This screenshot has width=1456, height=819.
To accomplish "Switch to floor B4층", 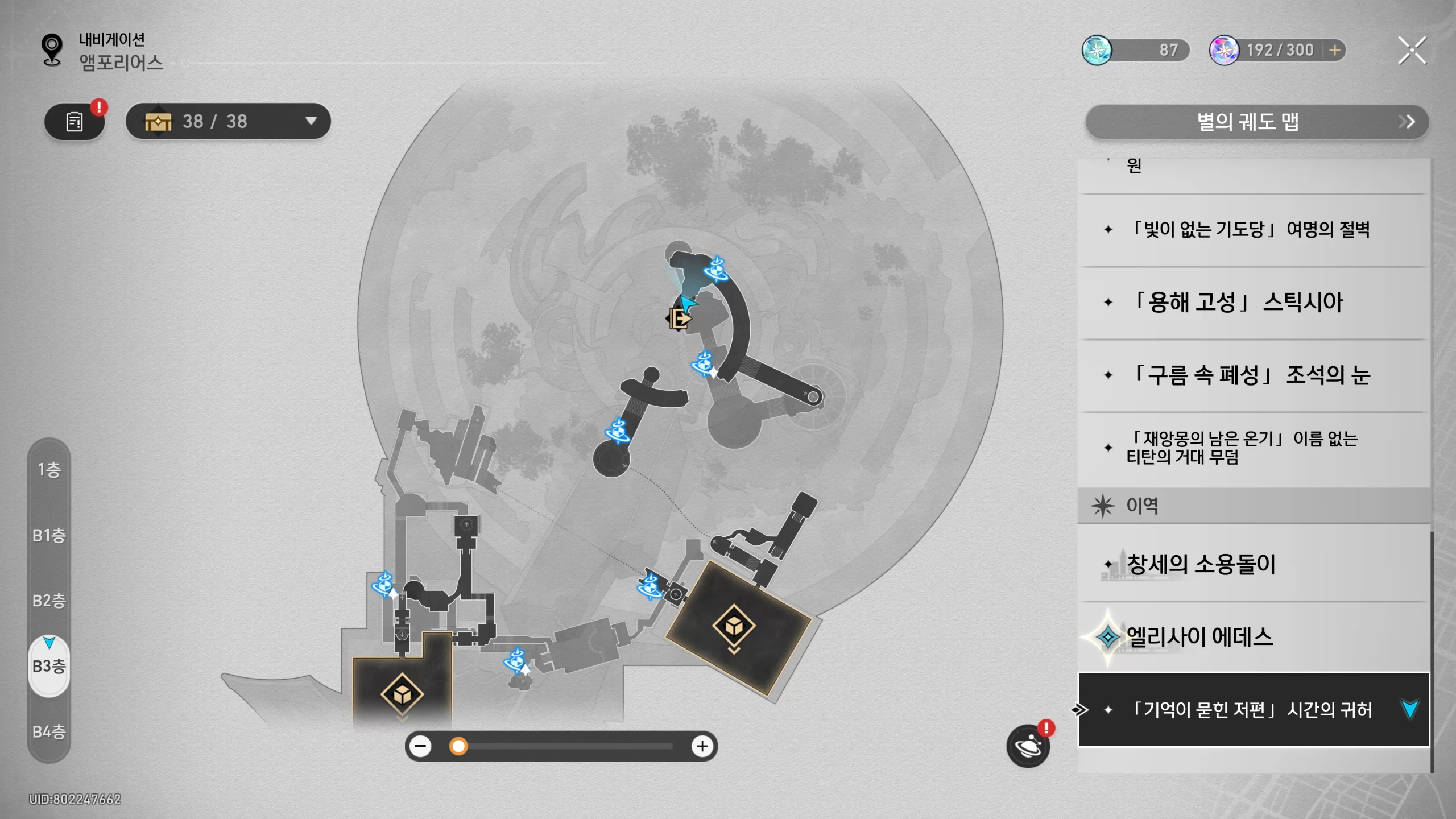I will coord(49,731).
